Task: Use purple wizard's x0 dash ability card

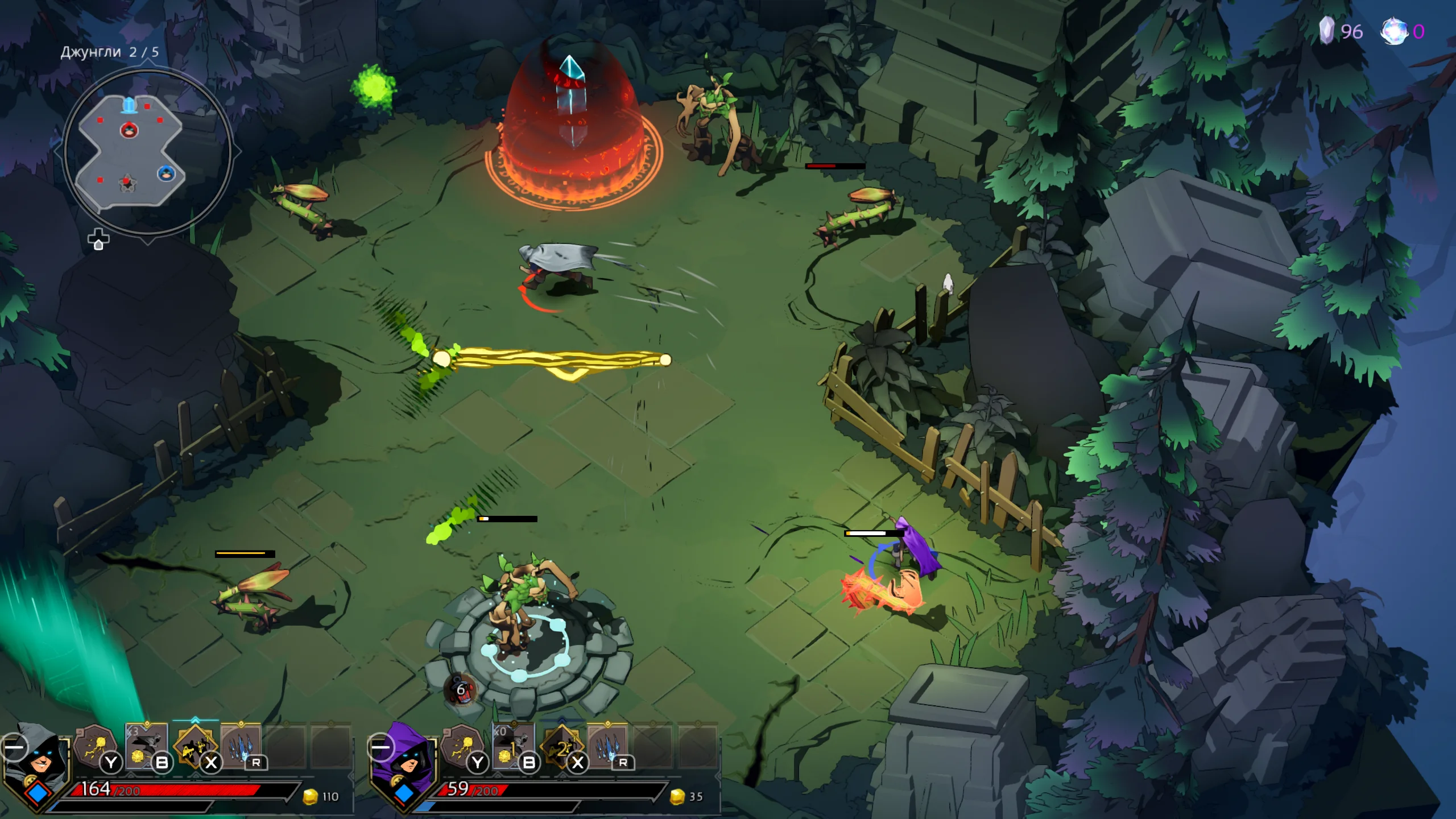Action: tap(513, 745)
